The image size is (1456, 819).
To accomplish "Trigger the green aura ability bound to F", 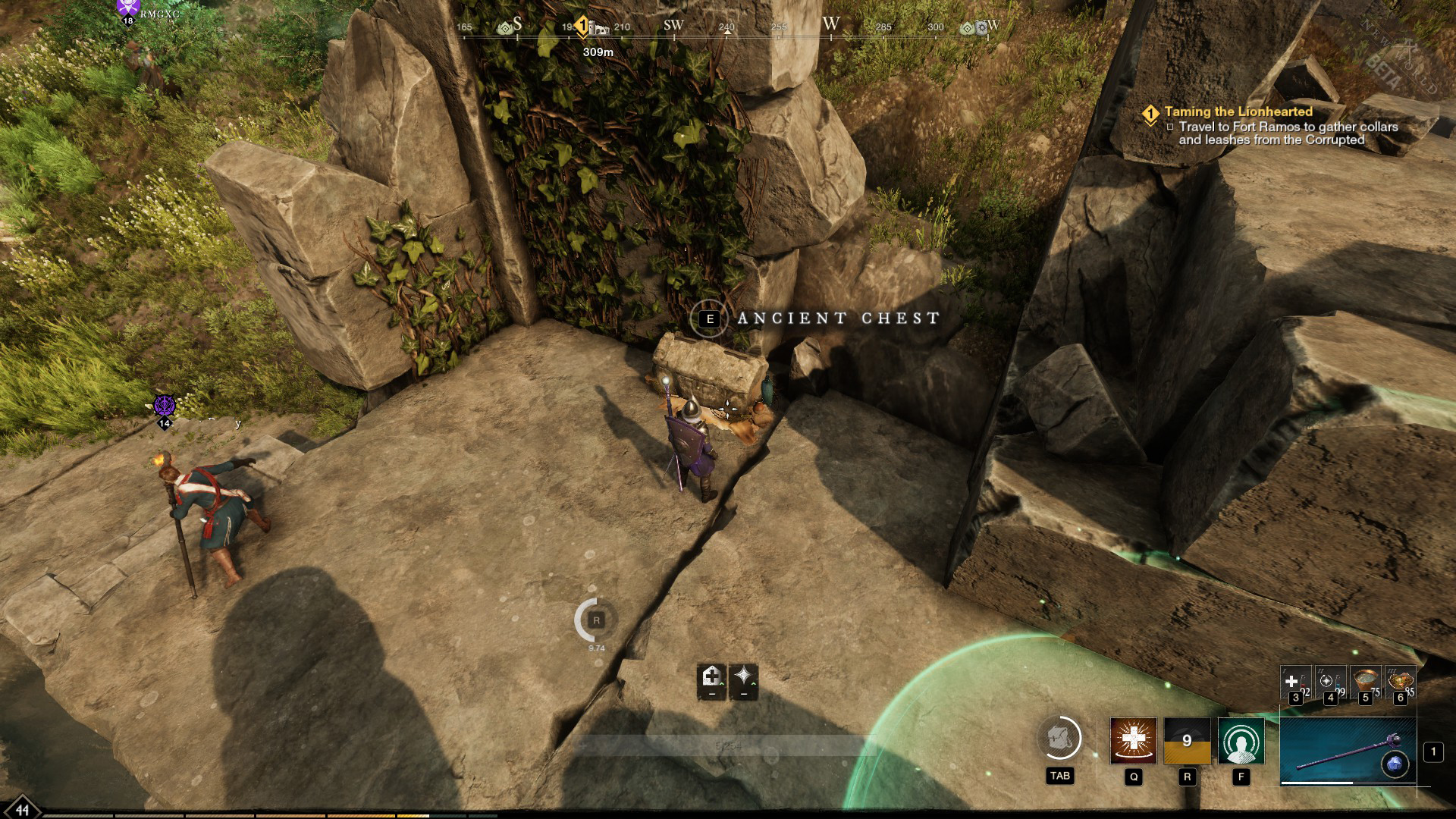I will [x=1241, y=741].
